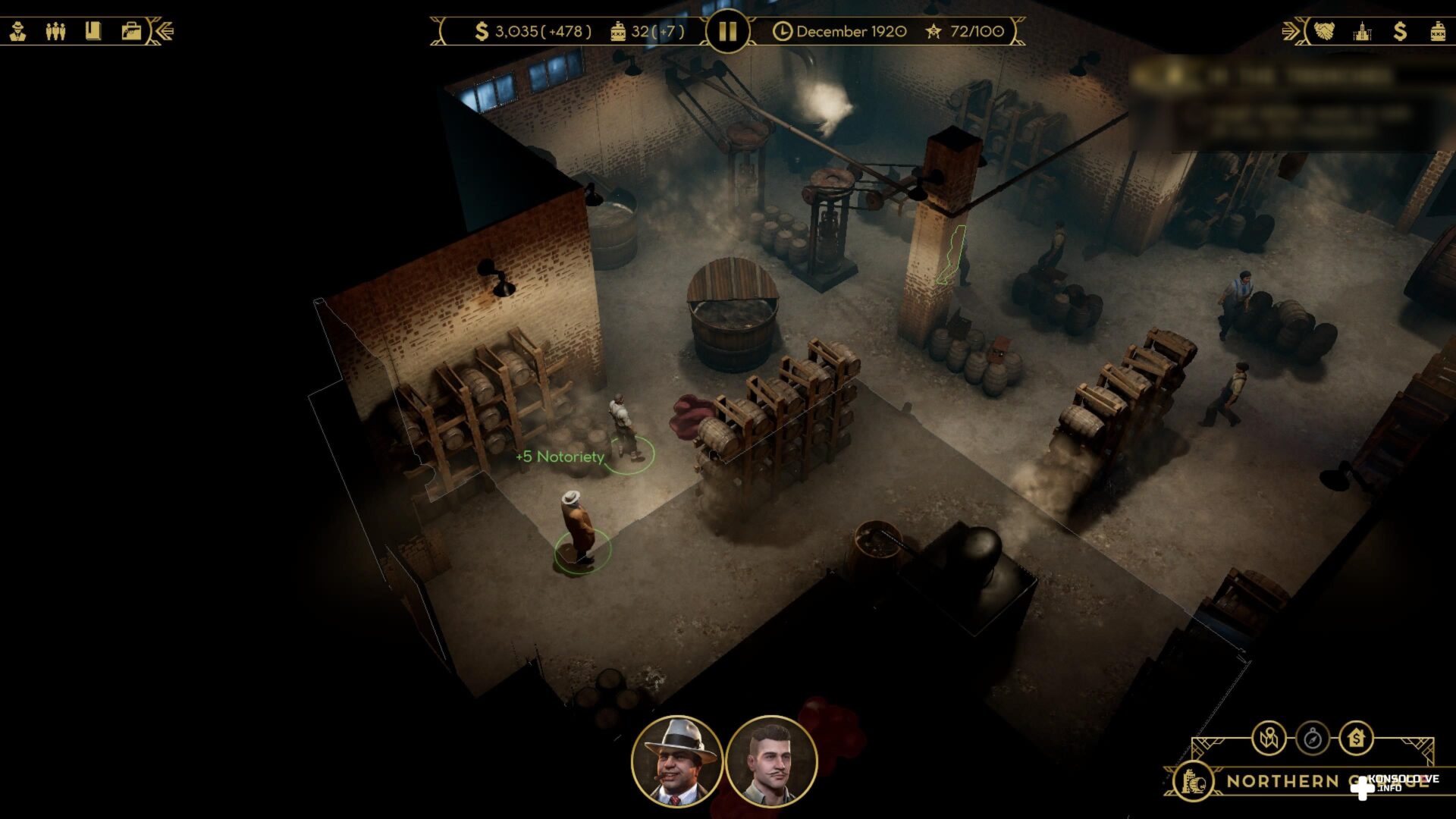Open the map with pin icon

1269,737
